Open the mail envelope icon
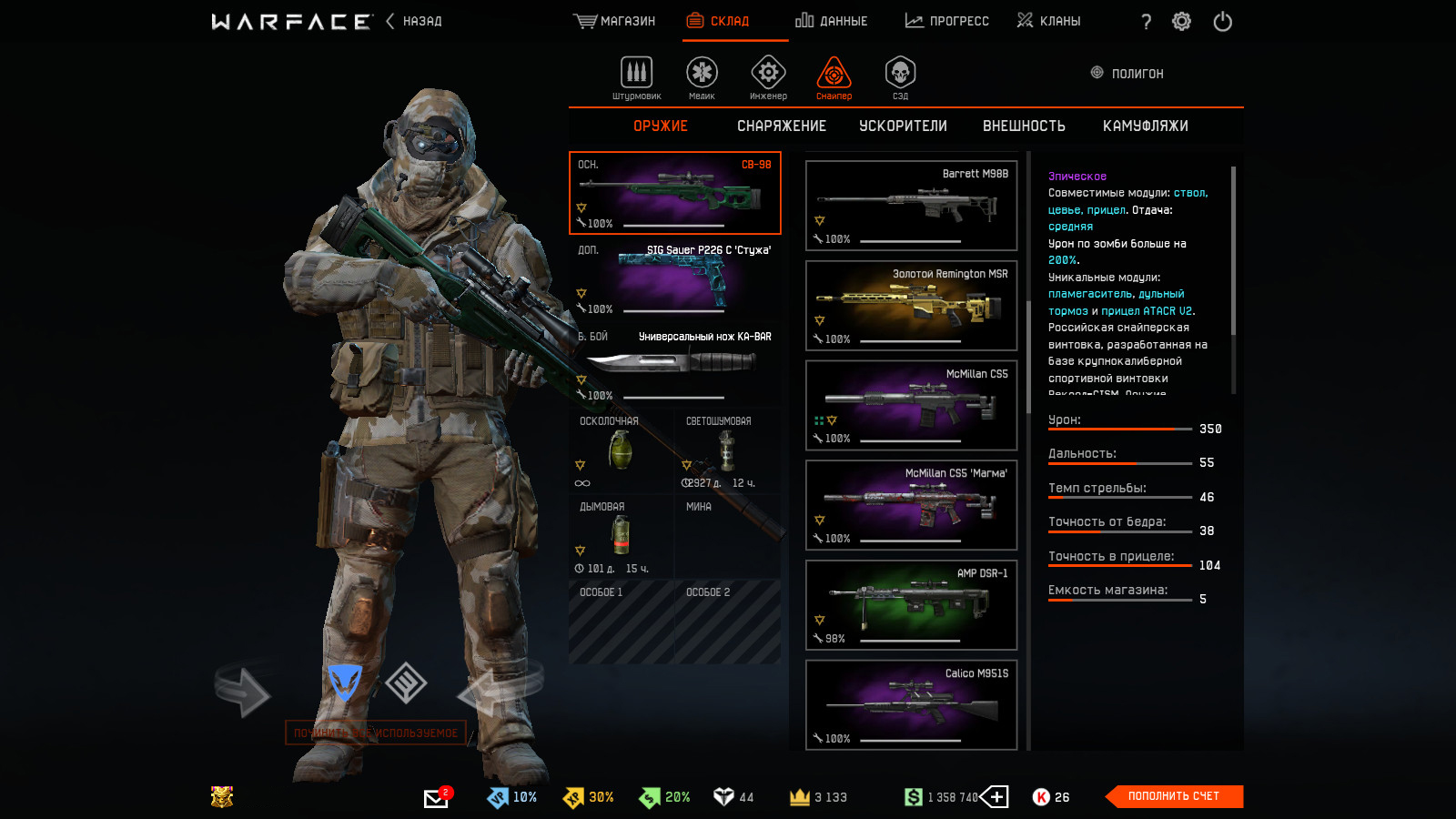This screenshot has width=1456, height=819. (x=436, y=798)
